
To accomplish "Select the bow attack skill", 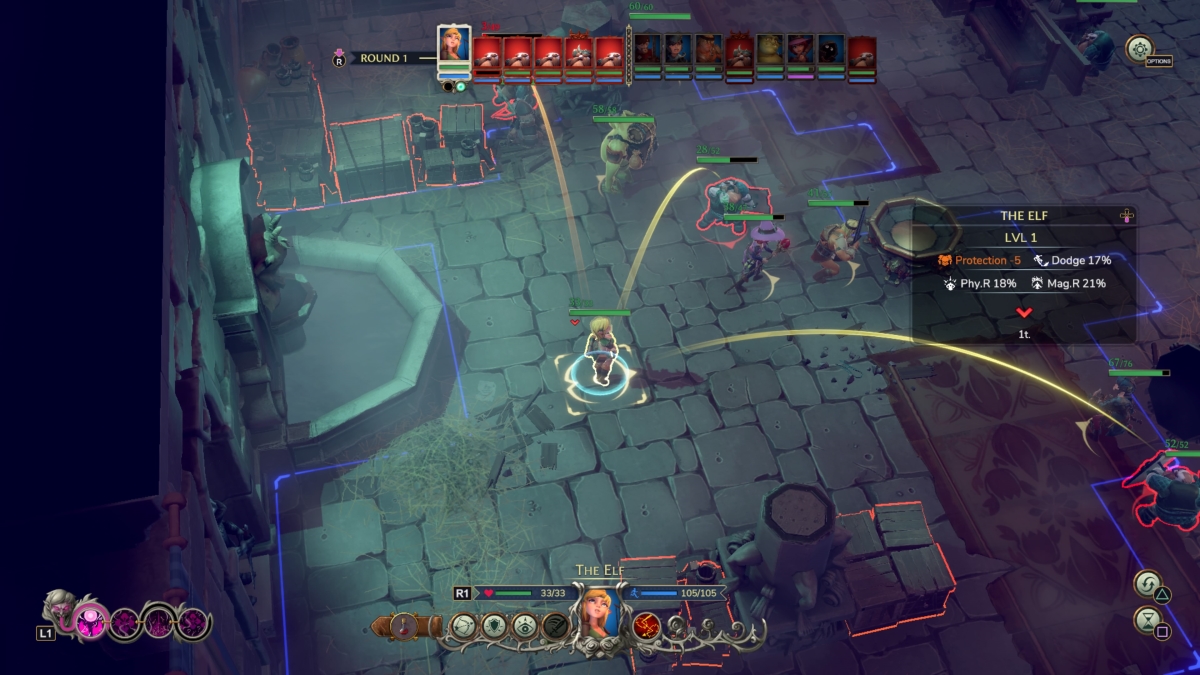I will (x=464, y=626).
